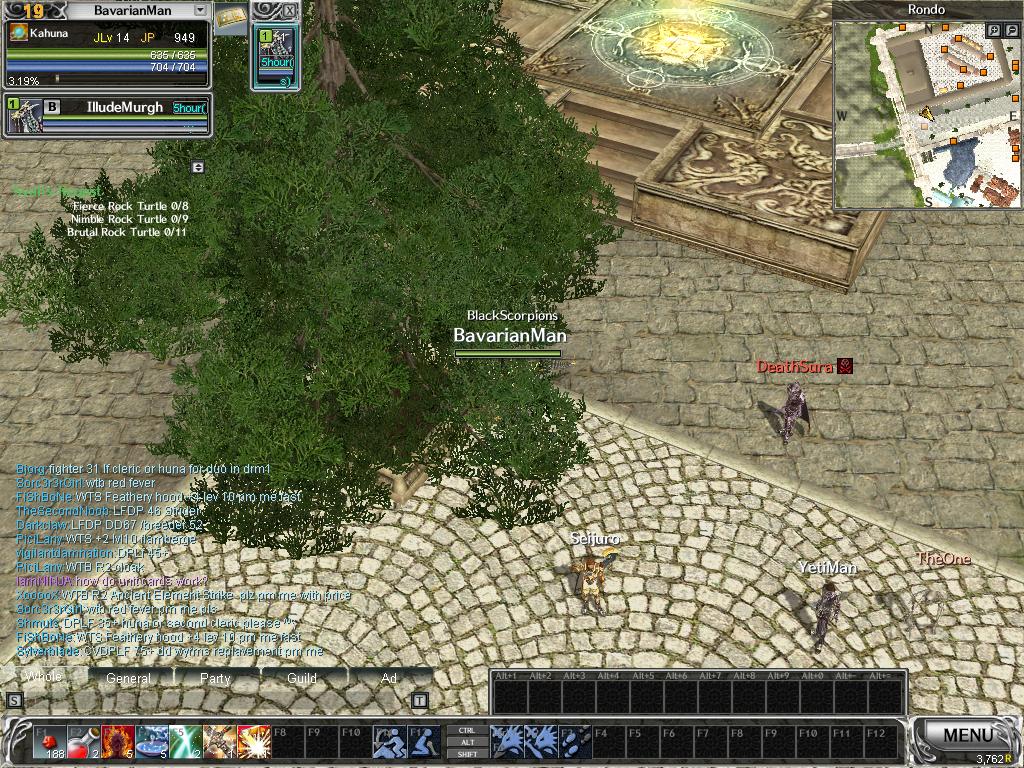Click the small S button above hotbar
The height and width of the screenshot is (768, 1024).
click(14, 700)
